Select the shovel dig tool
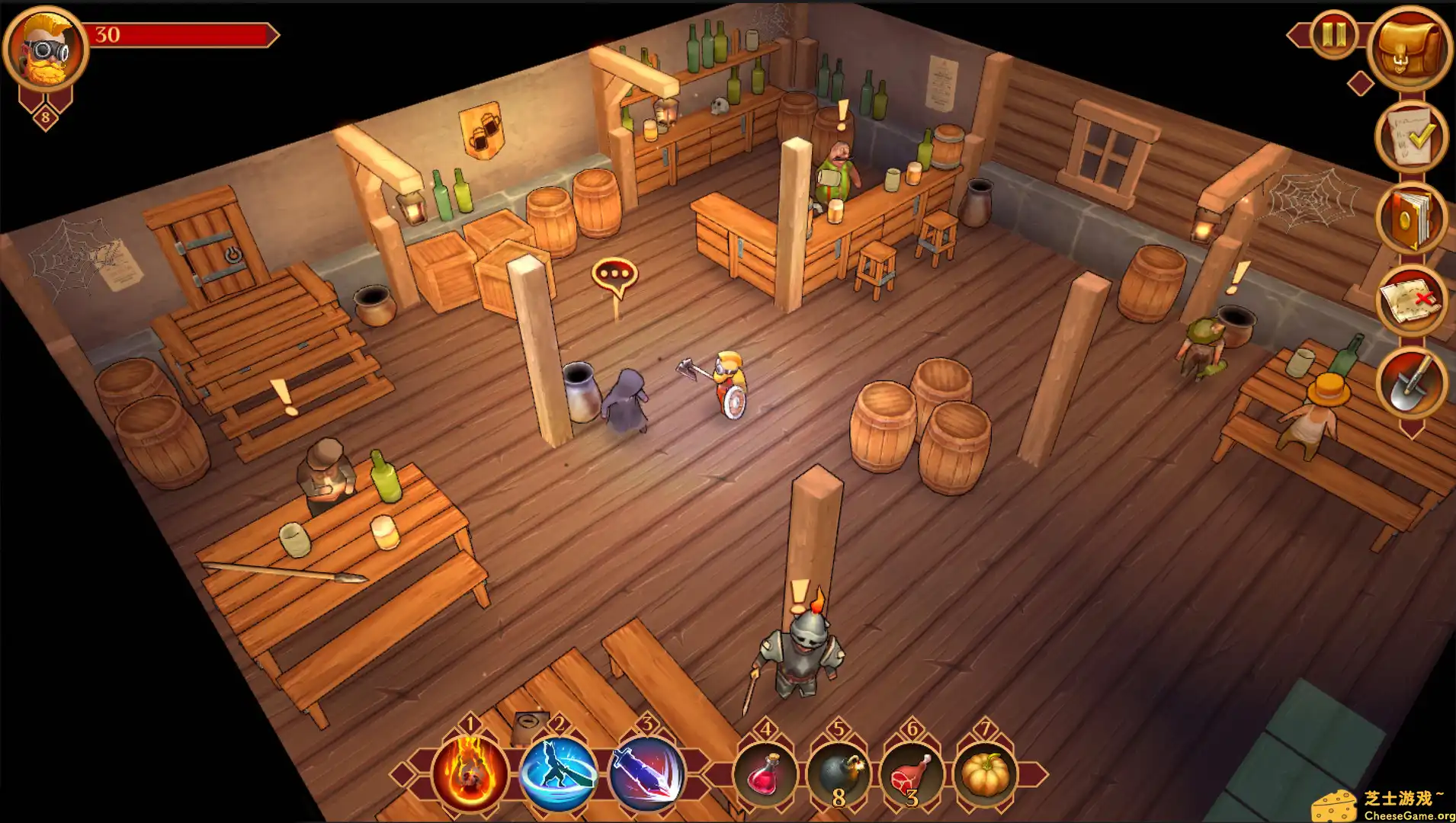This screenshot has width=1456, height=823. [1410, 383]
